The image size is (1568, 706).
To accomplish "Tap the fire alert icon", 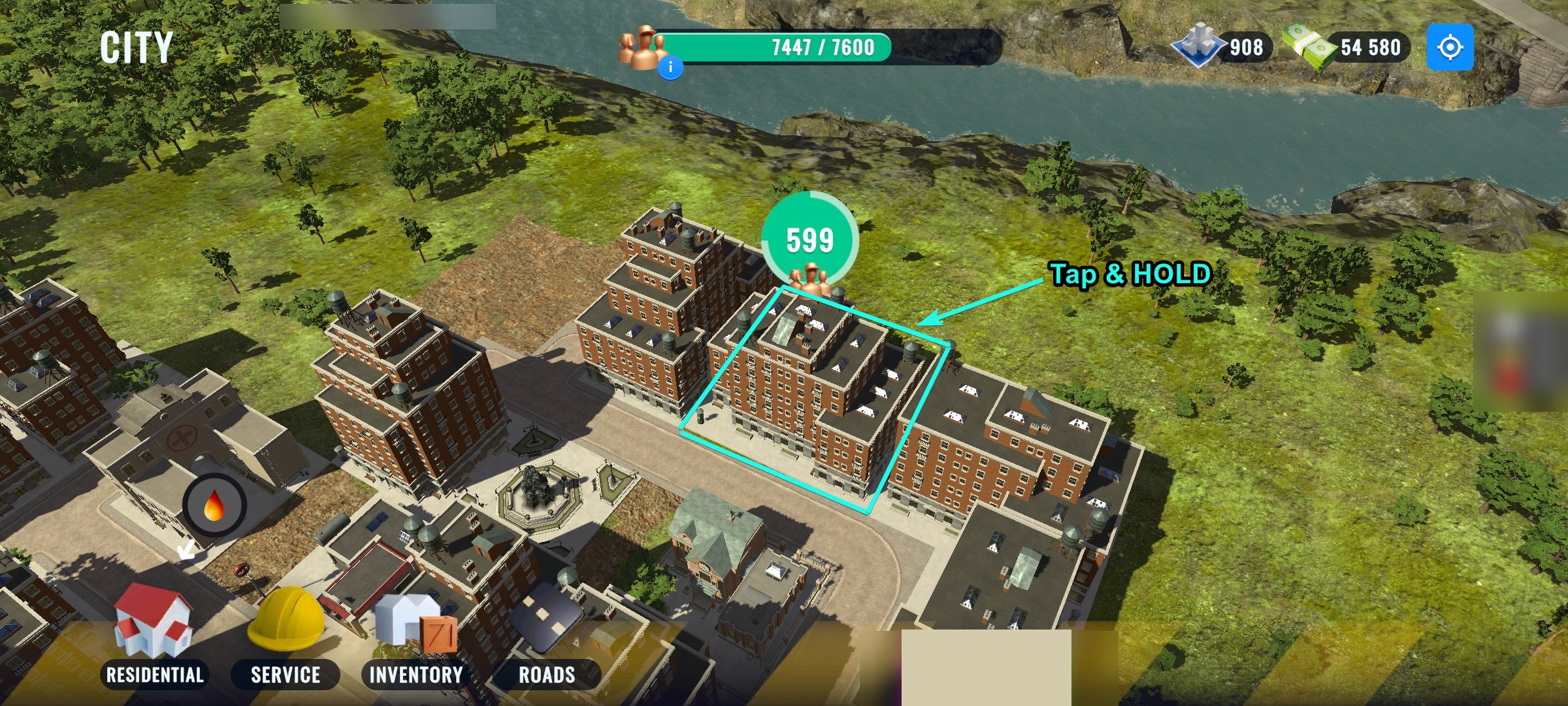I will pyautogui.click(x=214, y=505).
